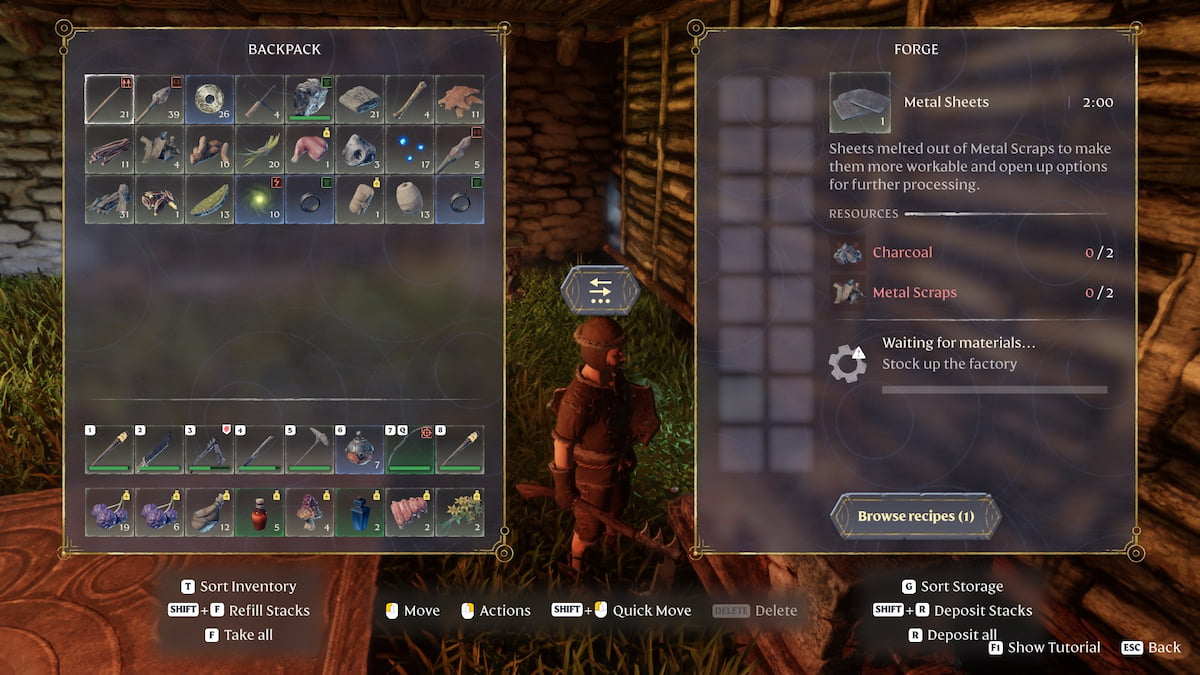
Task: Pick the animal hide stack of 11
Action: (460, 100)
